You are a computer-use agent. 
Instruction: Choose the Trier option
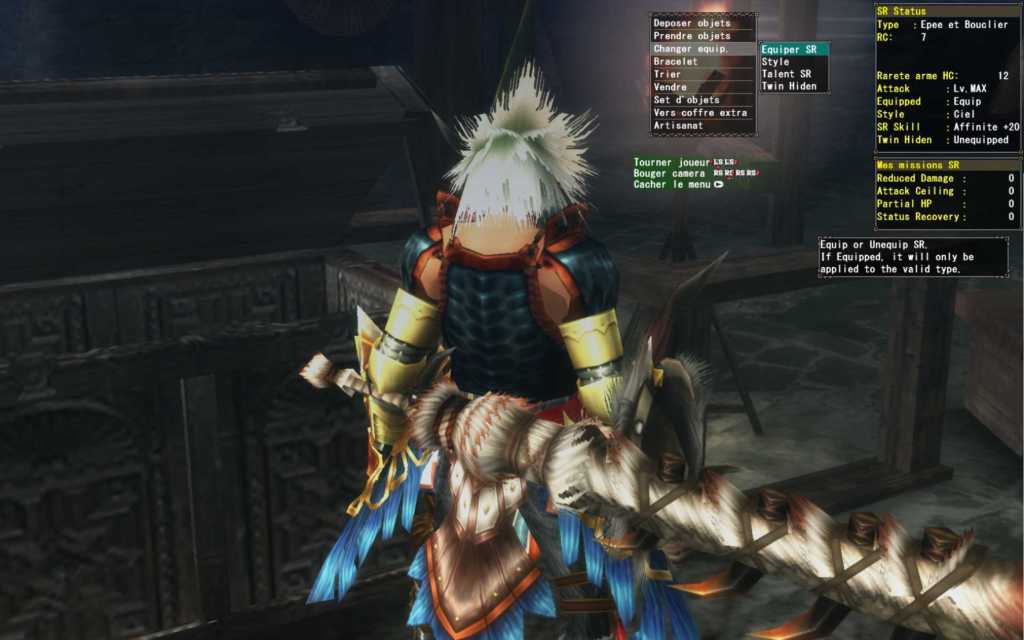coord(667,75)
